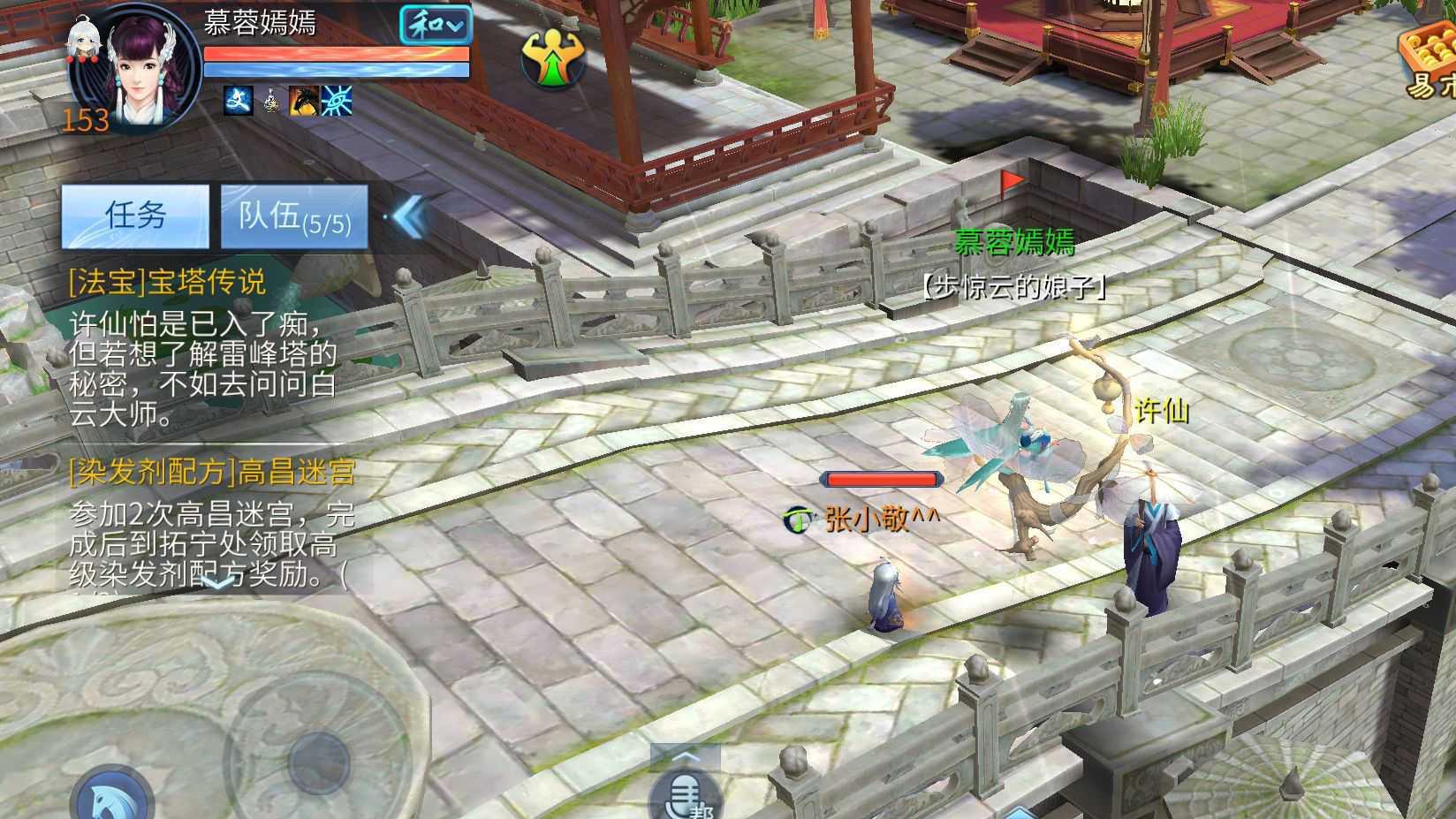Select the [染发剂配方]高昌迷宫 quest entry
The height and width of the screenshot is (819, 1456).
[x=212, y=473]
